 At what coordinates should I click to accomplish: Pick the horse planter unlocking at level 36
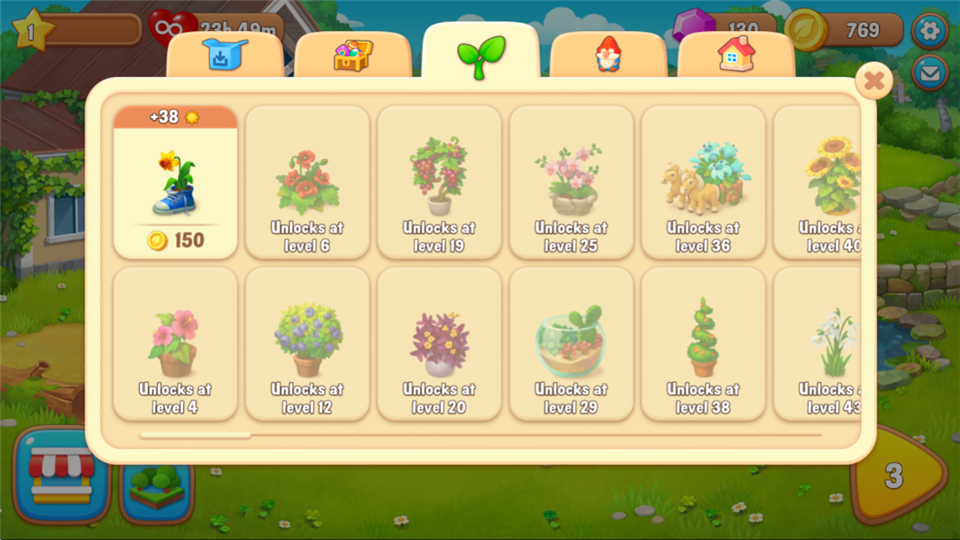coord(703,183)
